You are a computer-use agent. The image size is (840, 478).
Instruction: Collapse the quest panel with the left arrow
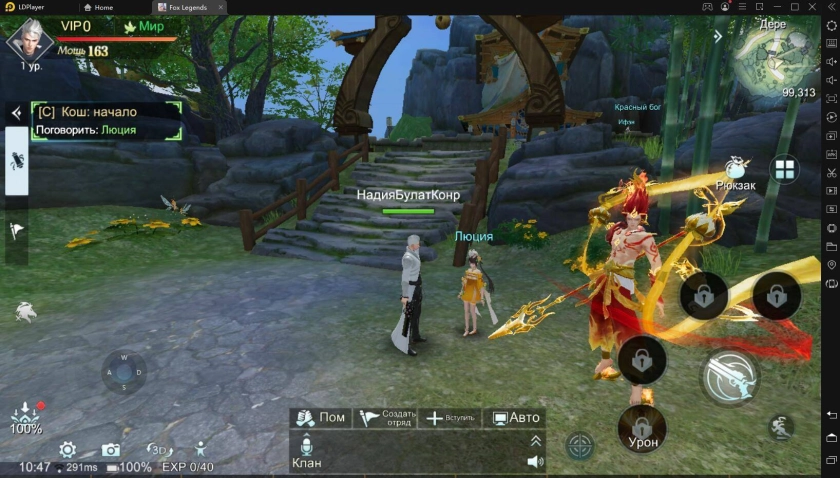point(16,113)
